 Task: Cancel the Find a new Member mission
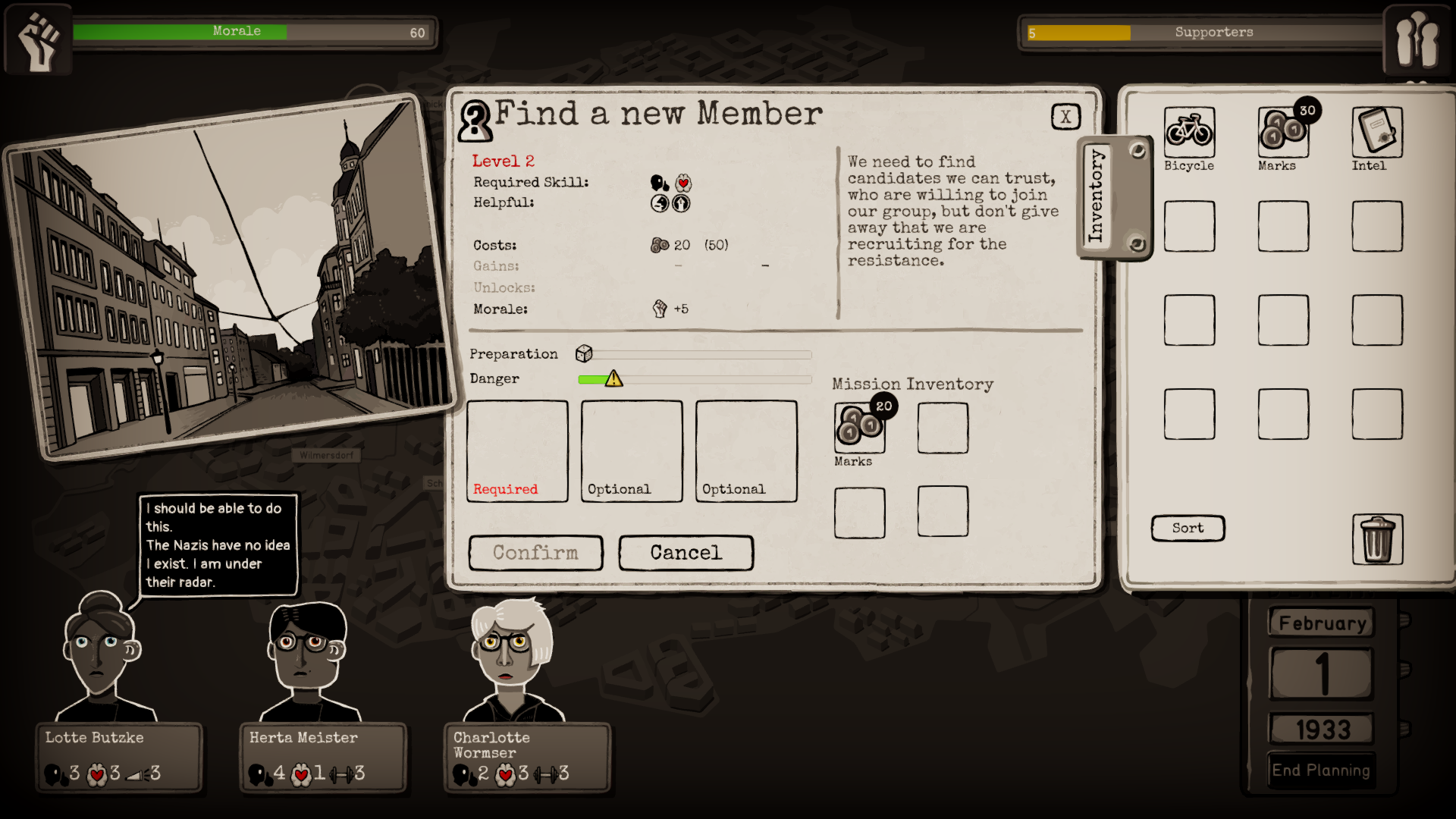[x=686, y=553]
